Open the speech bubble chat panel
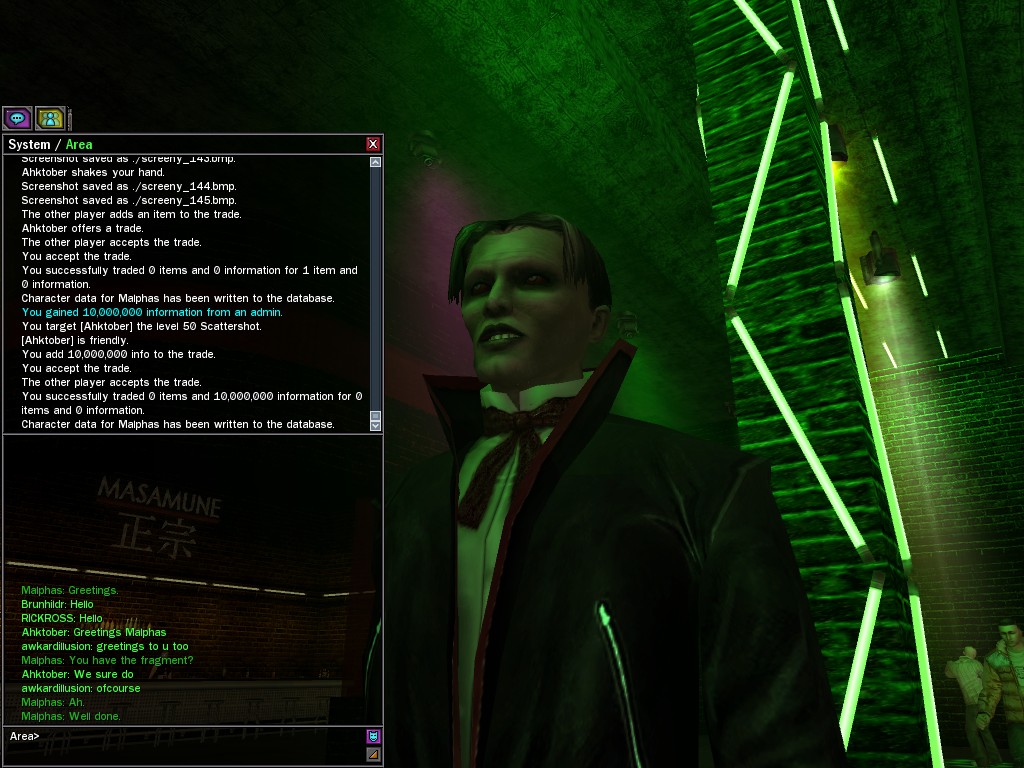 (x=17, y=118)
